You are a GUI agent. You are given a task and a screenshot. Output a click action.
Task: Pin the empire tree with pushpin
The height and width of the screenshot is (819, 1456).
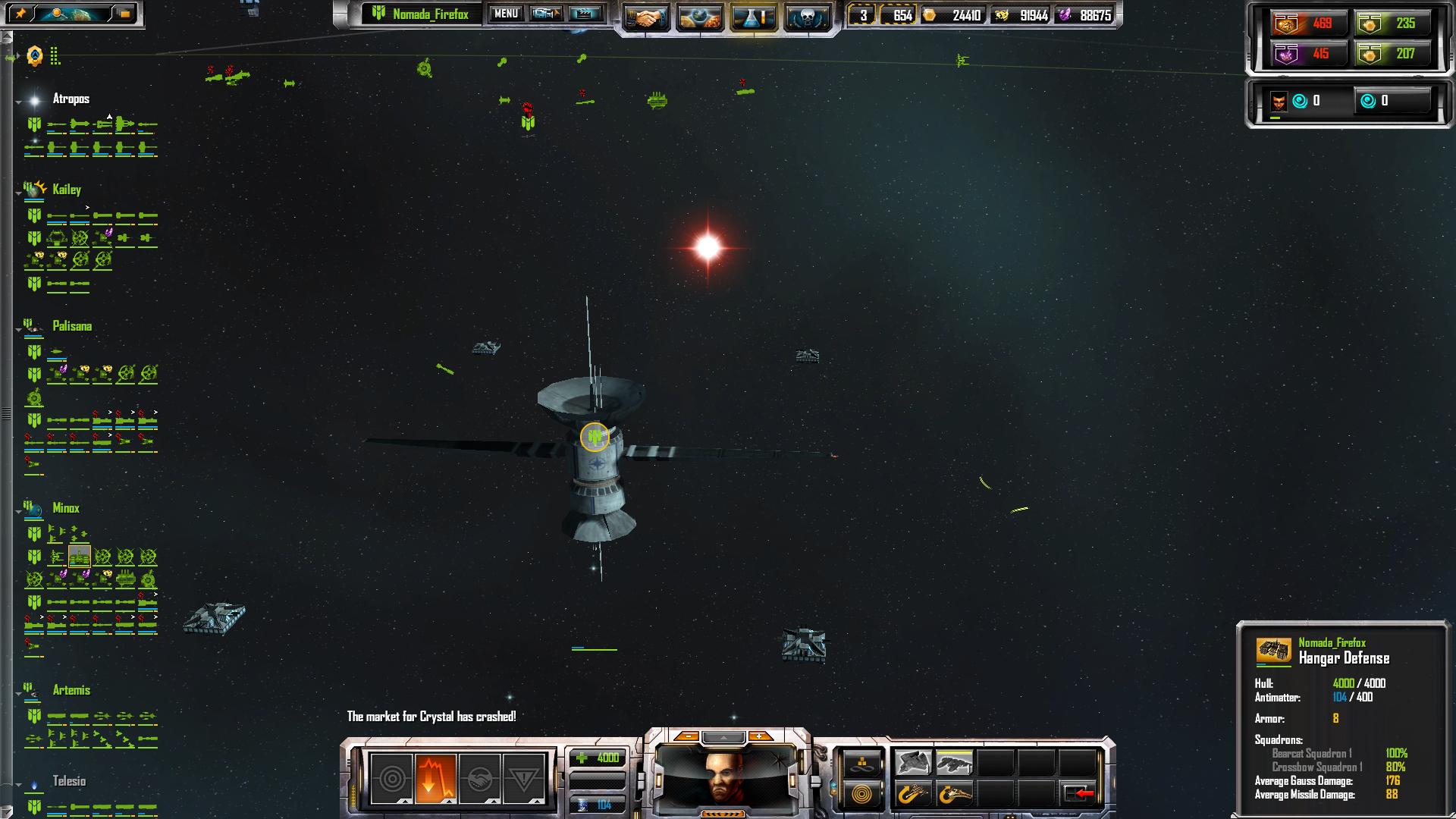(x=20, y=14)
